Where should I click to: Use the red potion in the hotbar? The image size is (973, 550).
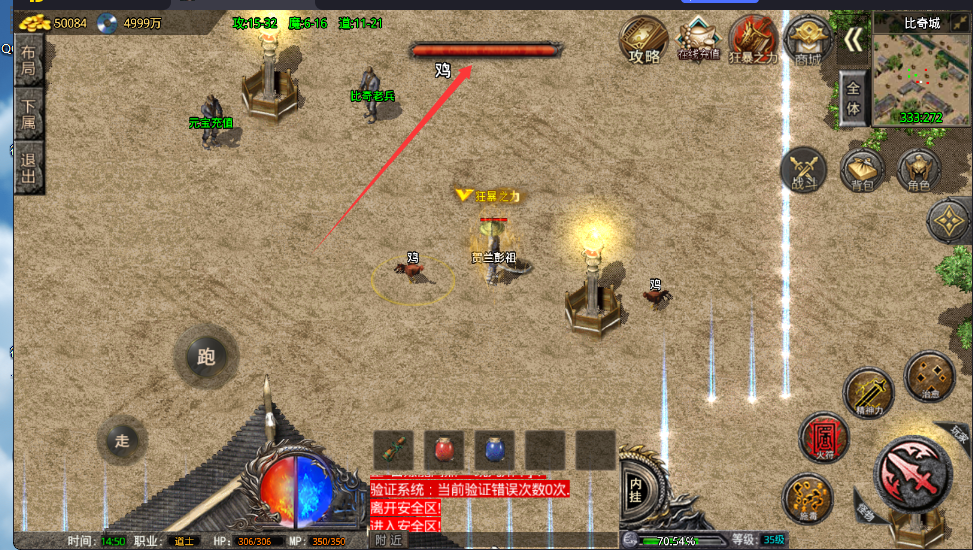pos(444,450)
